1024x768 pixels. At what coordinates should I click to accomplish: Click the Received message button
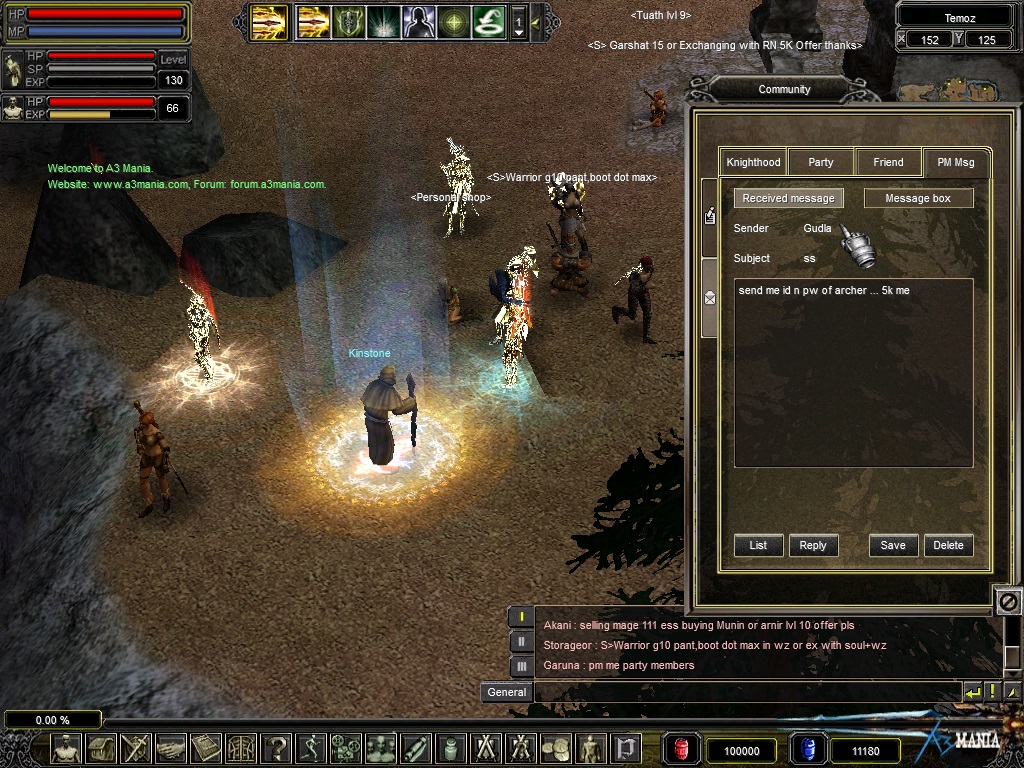coord(788,198)
